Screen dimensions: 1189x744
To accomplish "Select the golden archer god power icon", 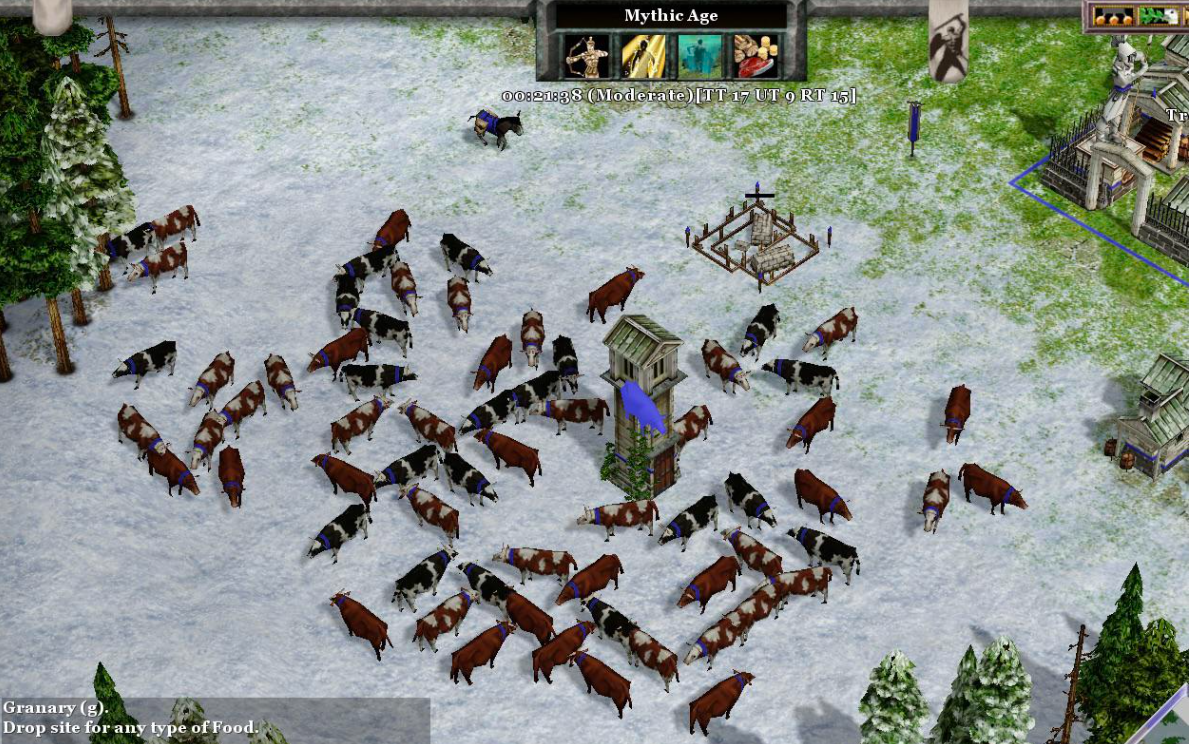I will click(x=587, y=56).
